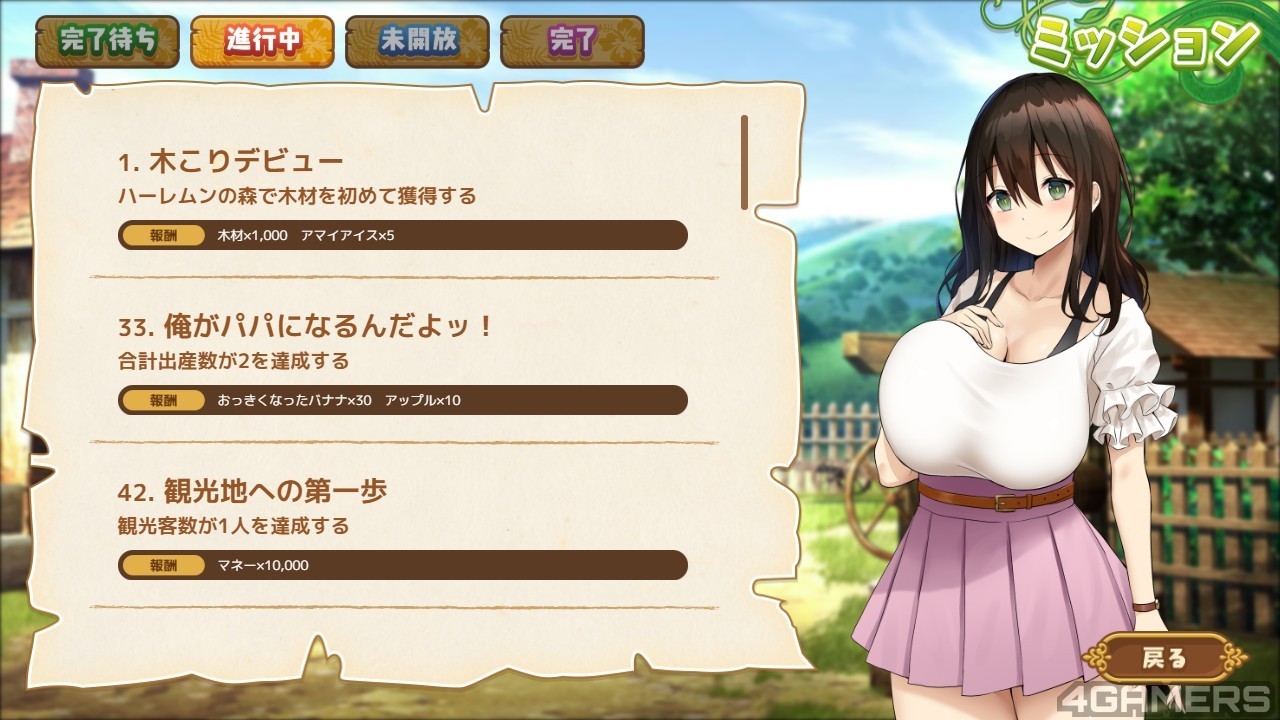Screen dimensions: 1280x720
Task: Select the 進行中 tab
Action: (x=262, y=41)
